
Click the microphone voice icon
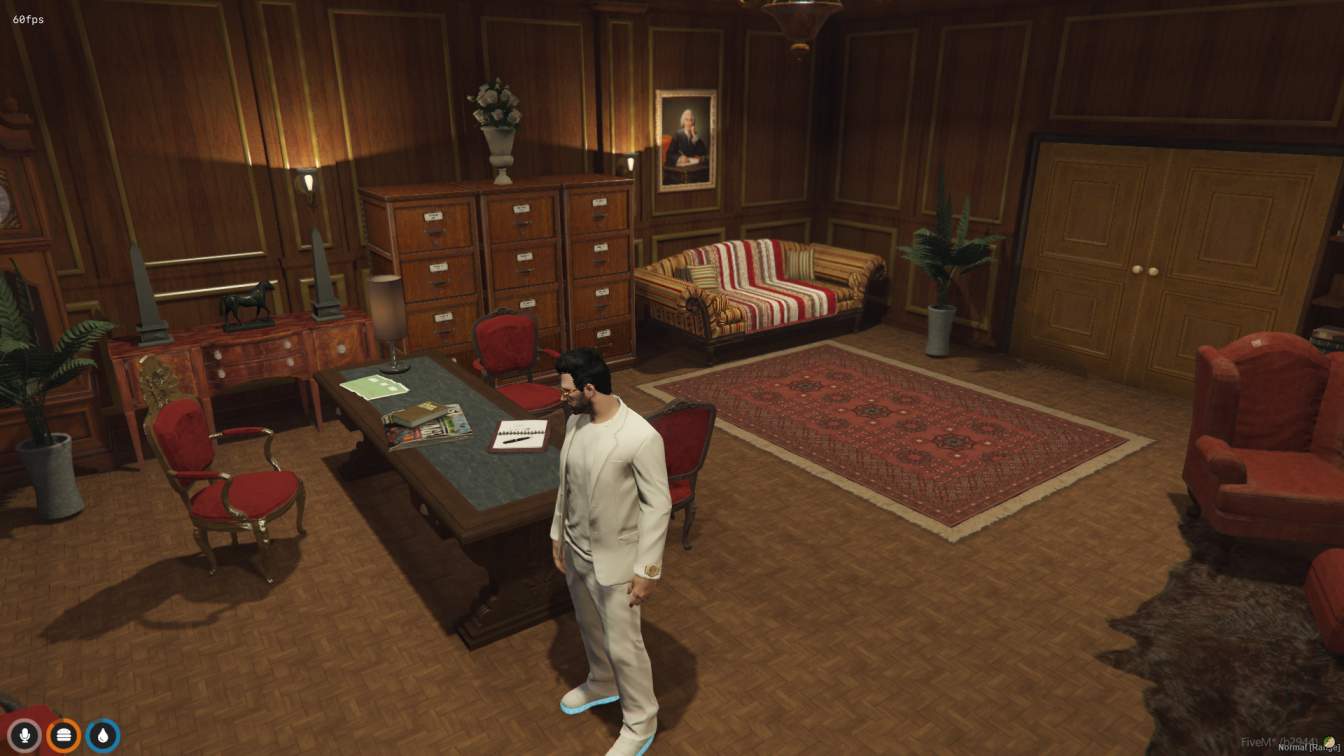point(25,736)
